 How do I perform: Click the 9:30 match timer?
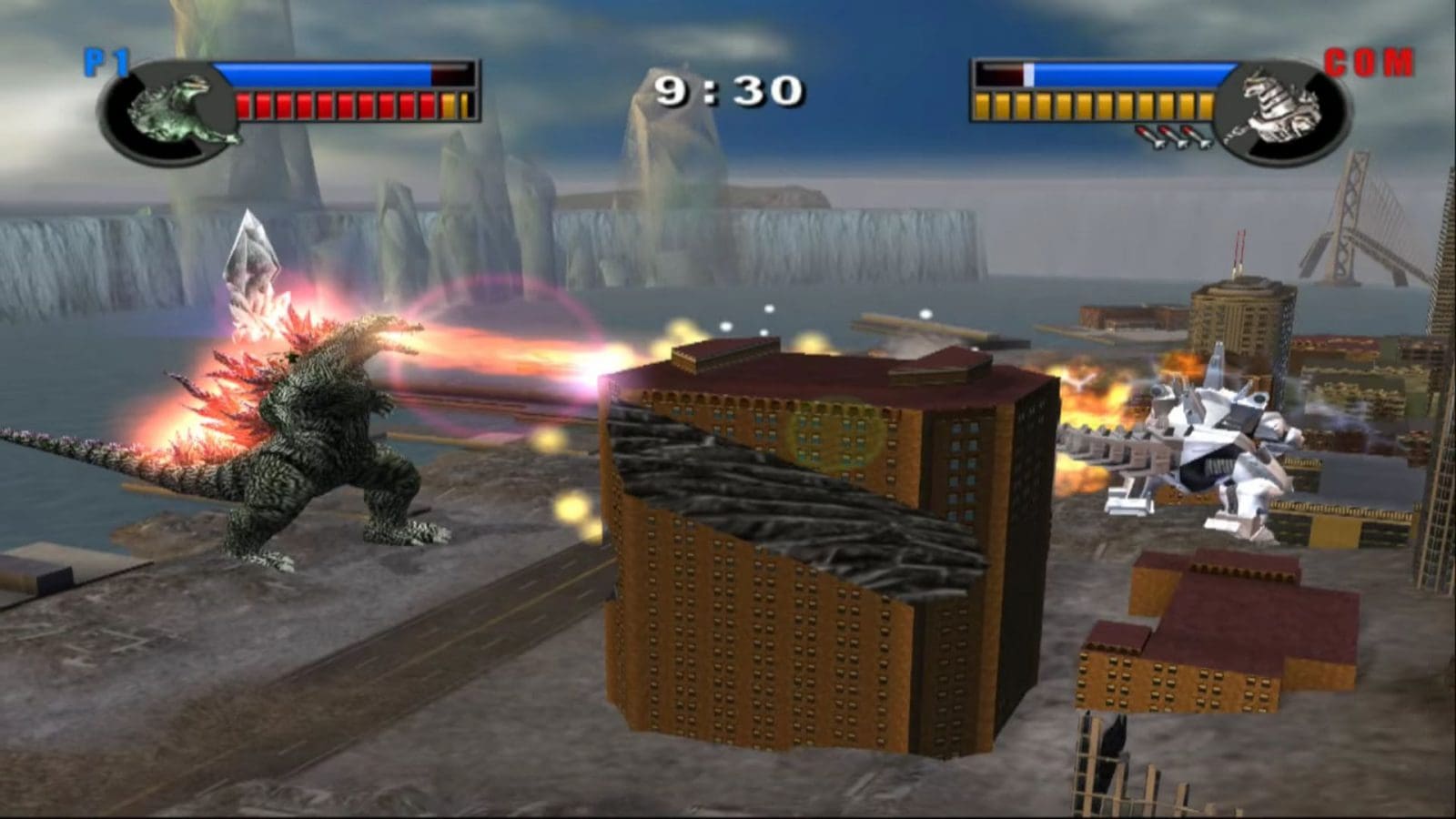click(x=730, y=88)
